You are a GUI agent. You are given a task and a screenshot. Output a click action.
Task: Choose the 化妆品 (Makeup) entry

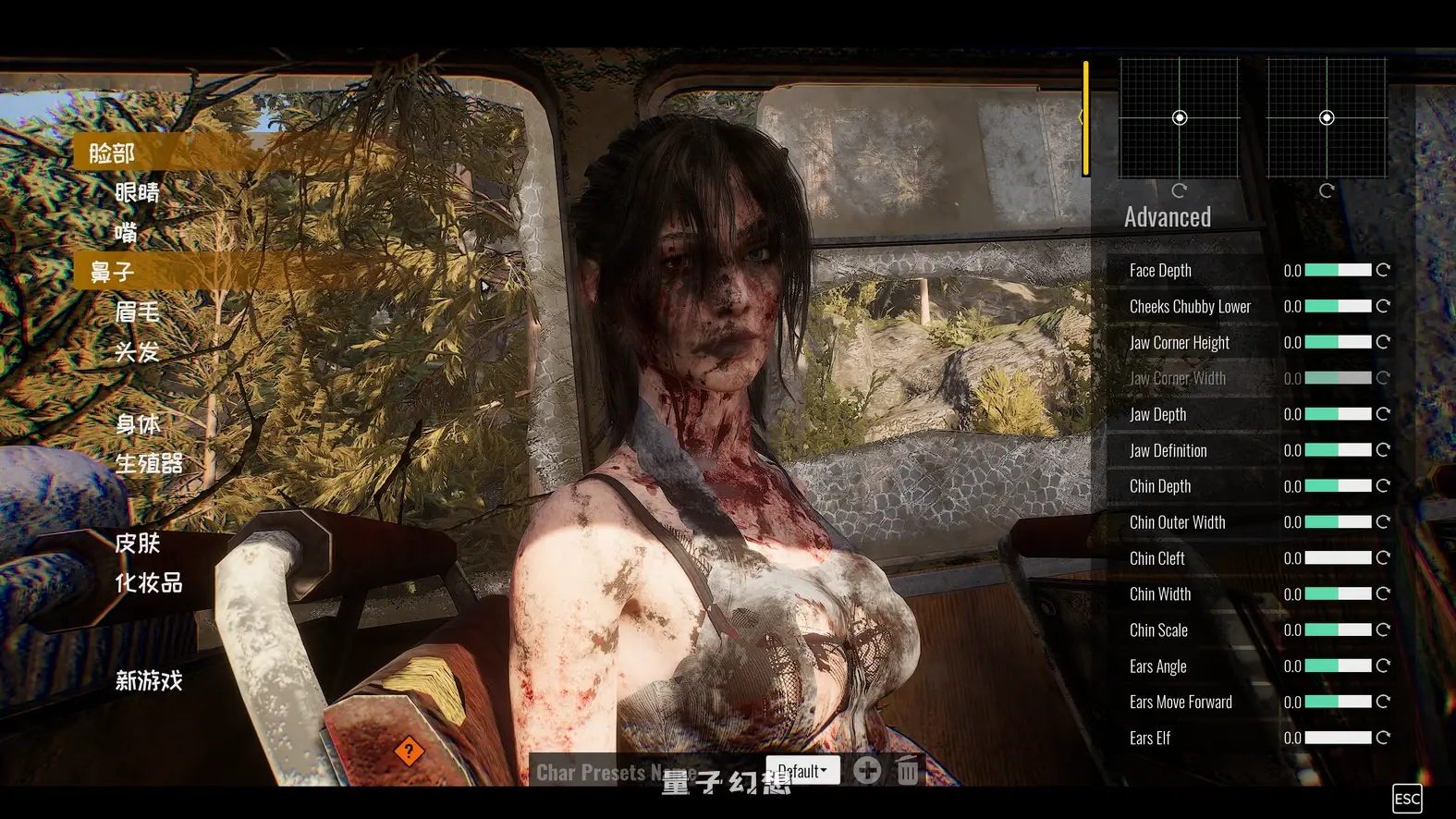149,582
